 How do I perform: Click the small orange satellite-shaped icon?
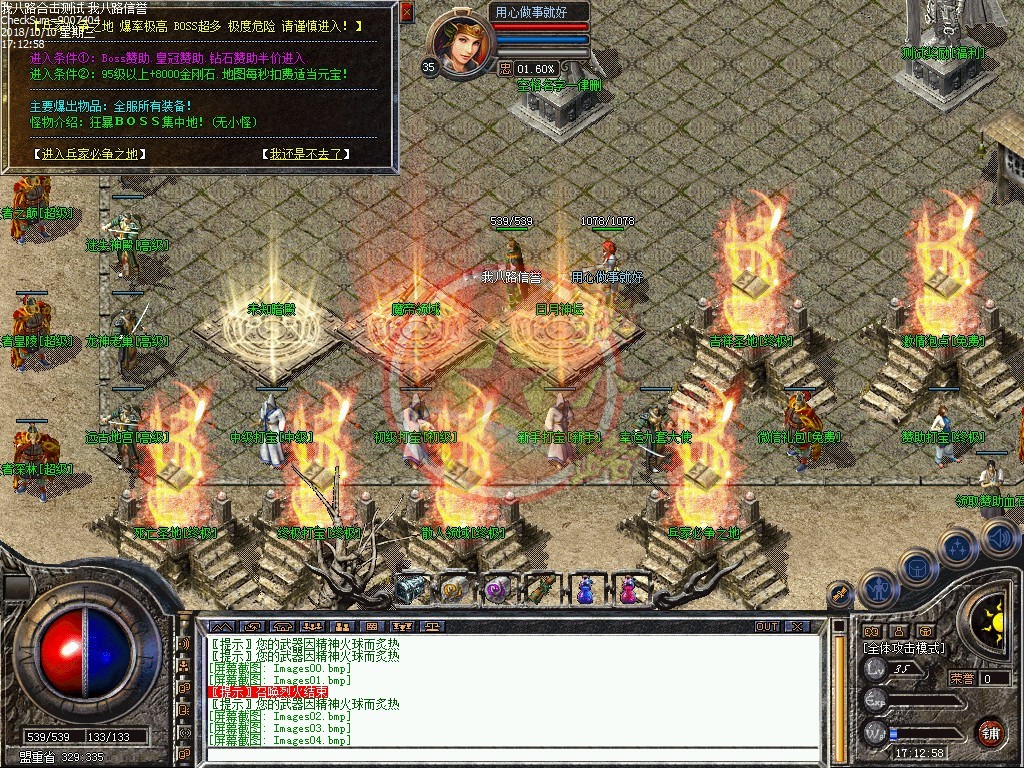click(x=840, y=594)
